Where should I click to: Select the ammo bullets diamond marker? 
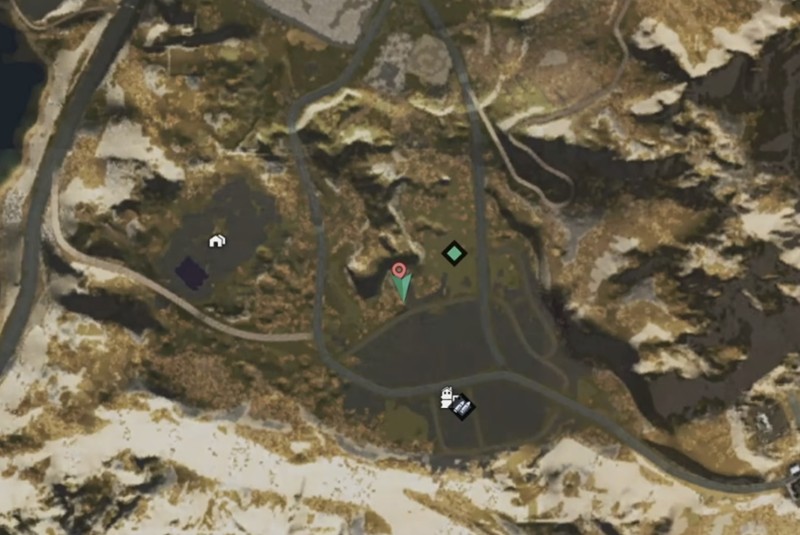(462, 406)
